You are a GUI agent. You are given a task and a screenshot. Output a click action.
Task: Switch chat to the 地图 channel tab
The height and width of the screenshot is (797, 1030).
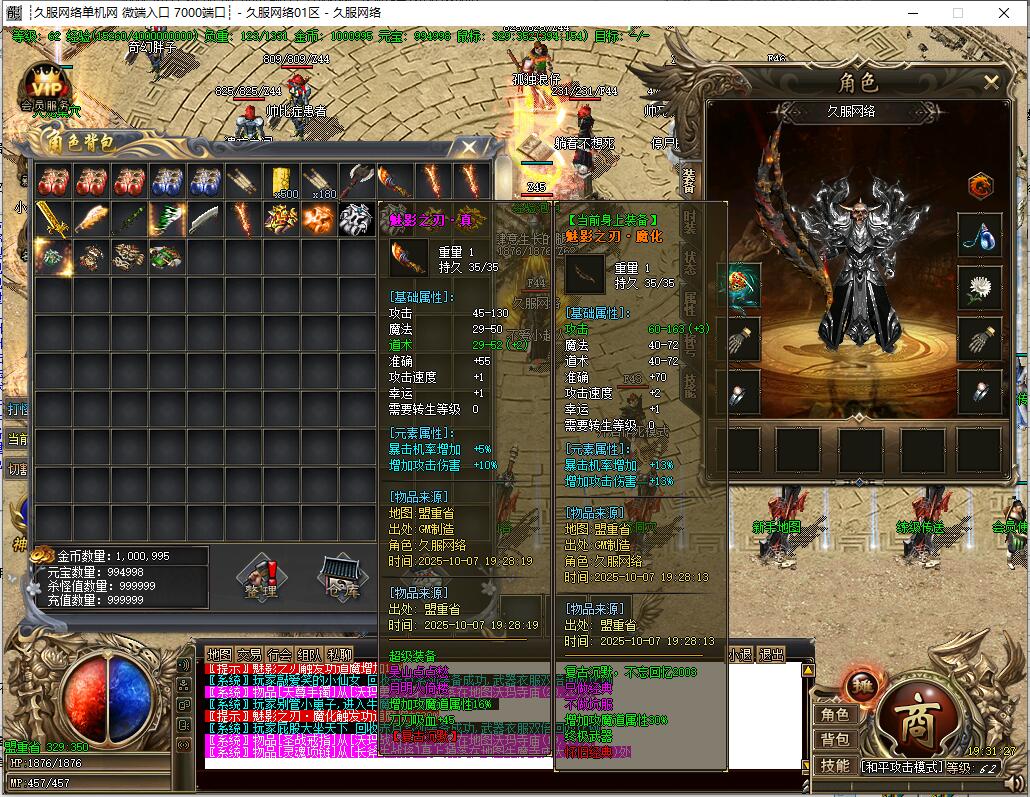tap(218, 655)
